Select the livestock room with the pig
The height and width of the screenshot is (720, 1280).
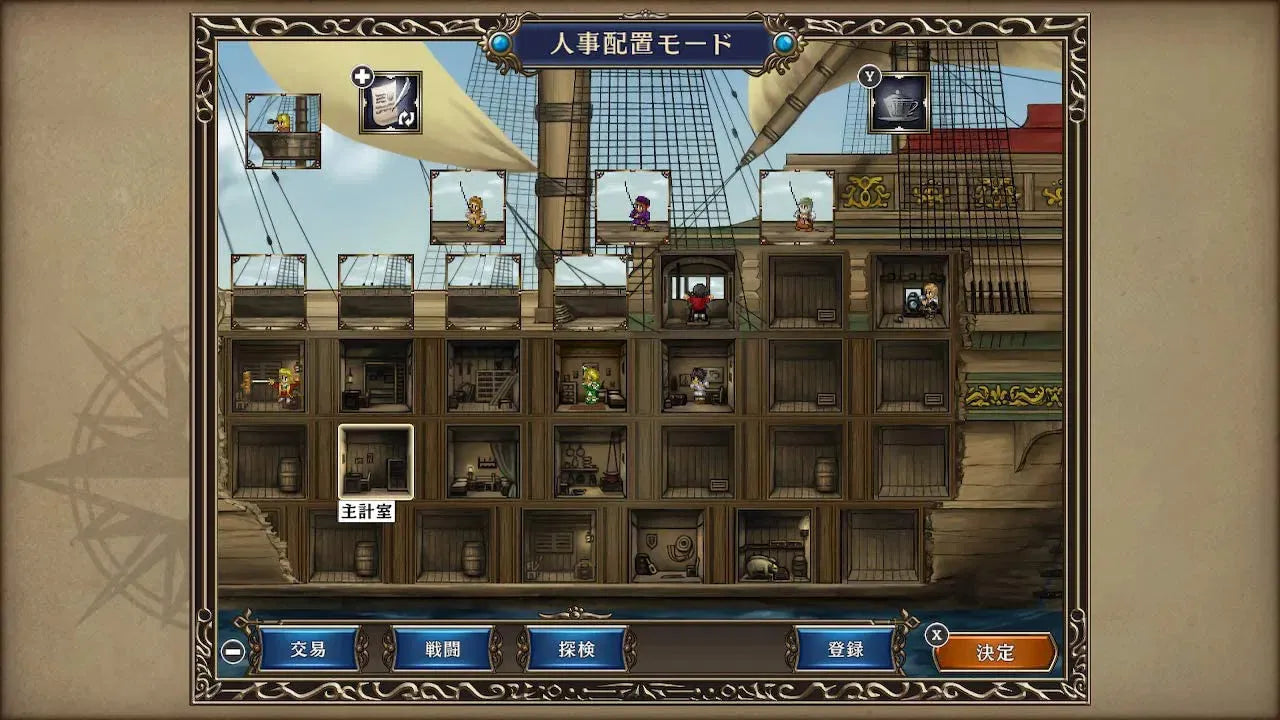click(x=773, y=546)
